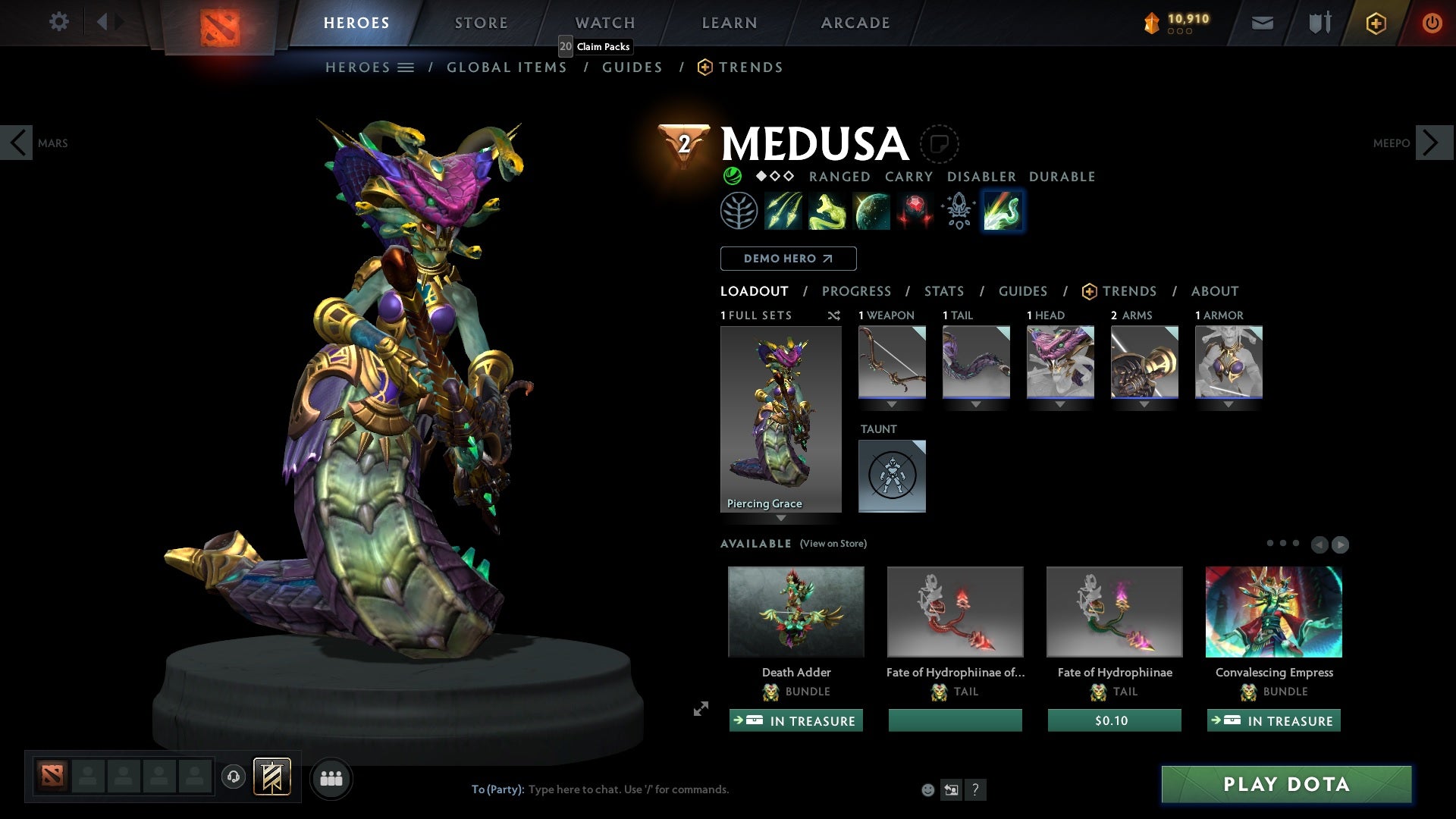This screenshot has width=1456, height=819.
Task: Click the PLAY DOTA button
Action: click(x=1285, y=785)
